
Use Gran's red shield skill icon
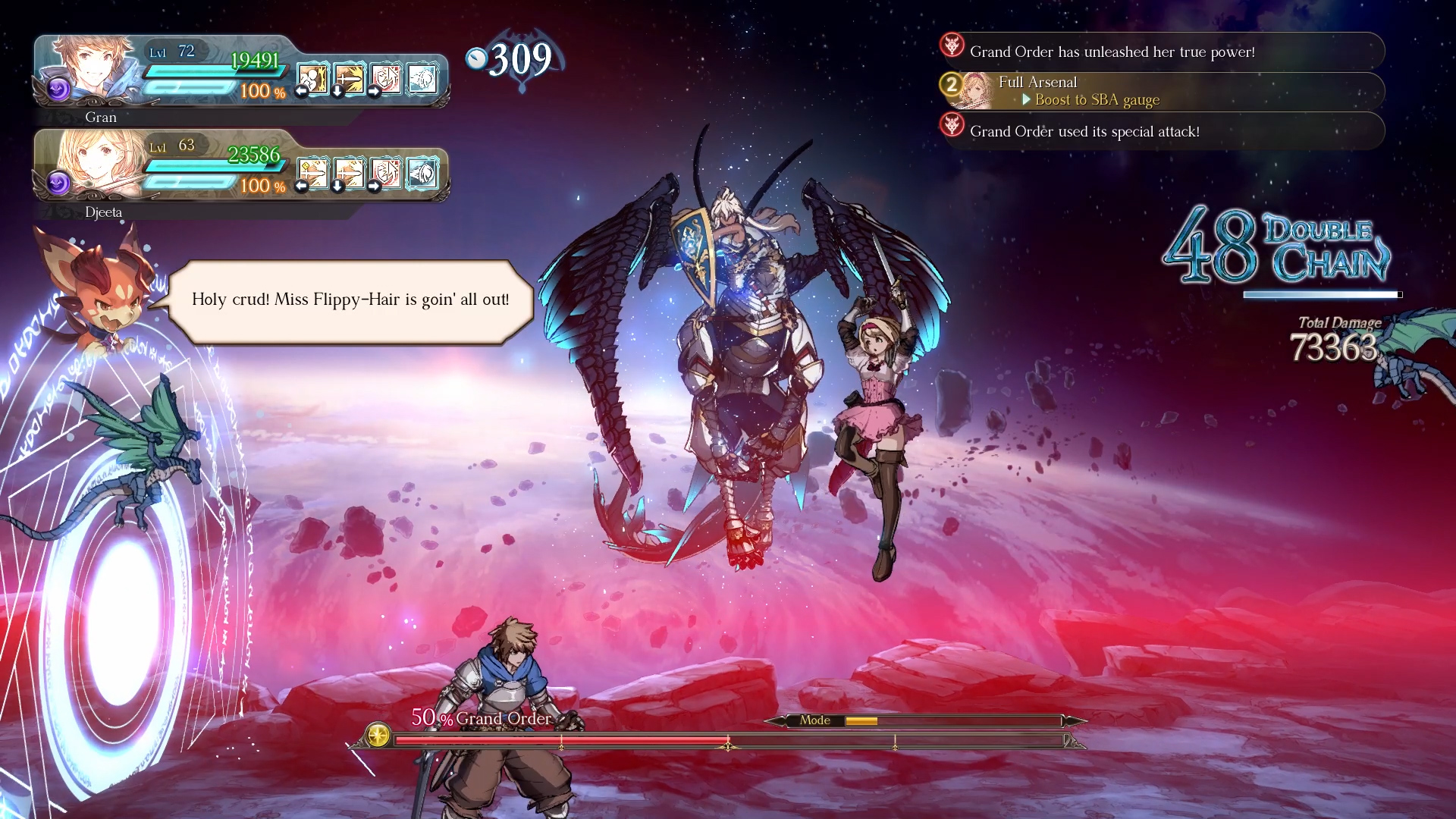[385, 78]
